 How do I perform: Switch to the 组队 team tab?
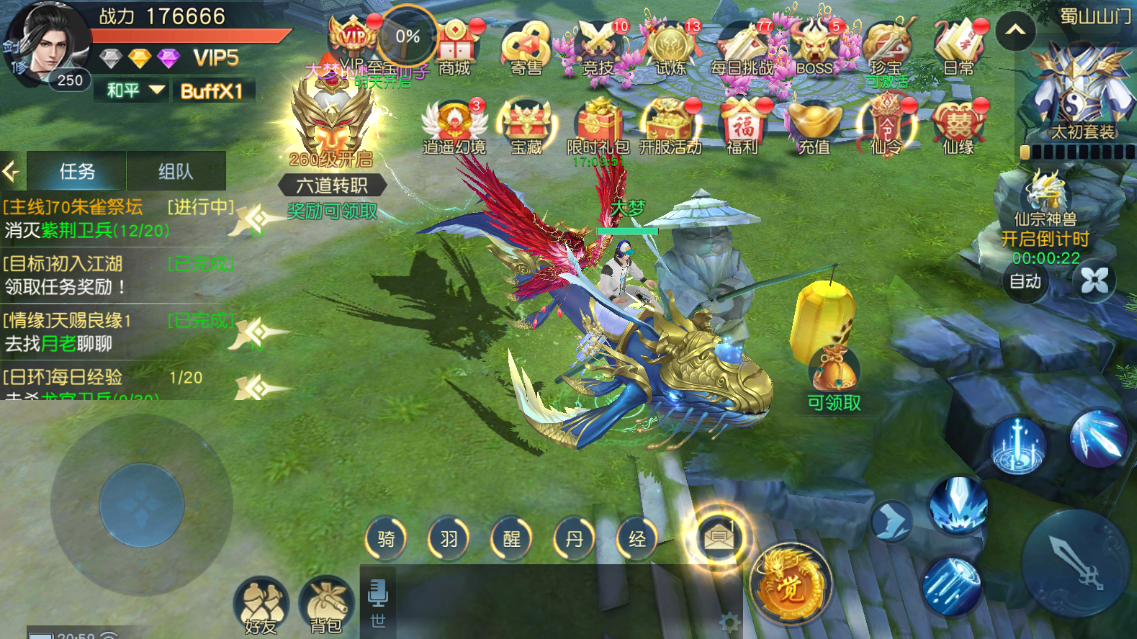(x=176, y=171)
